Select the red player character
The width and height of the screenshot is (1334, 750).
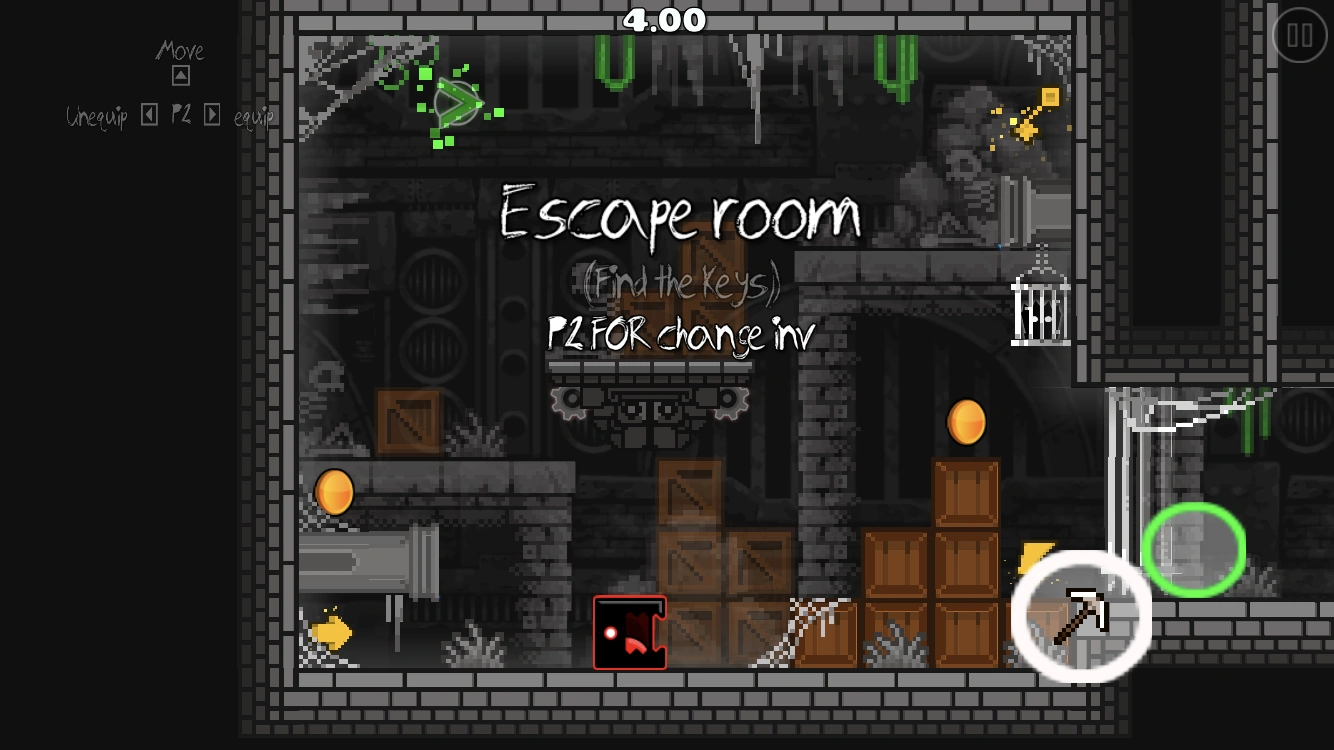click(x=630, y=632)
